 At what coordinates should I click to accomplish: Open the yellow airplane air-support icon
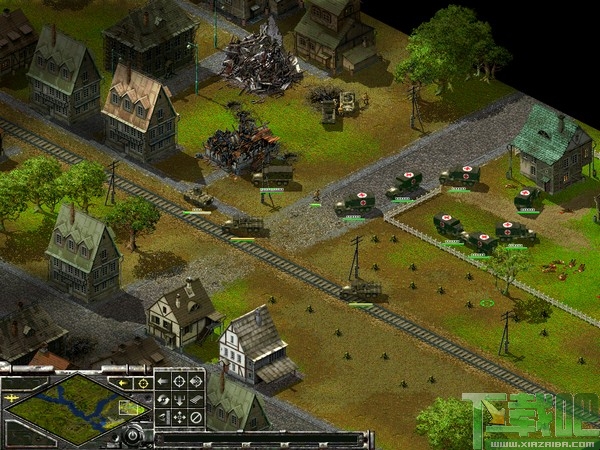coord(12,398)
